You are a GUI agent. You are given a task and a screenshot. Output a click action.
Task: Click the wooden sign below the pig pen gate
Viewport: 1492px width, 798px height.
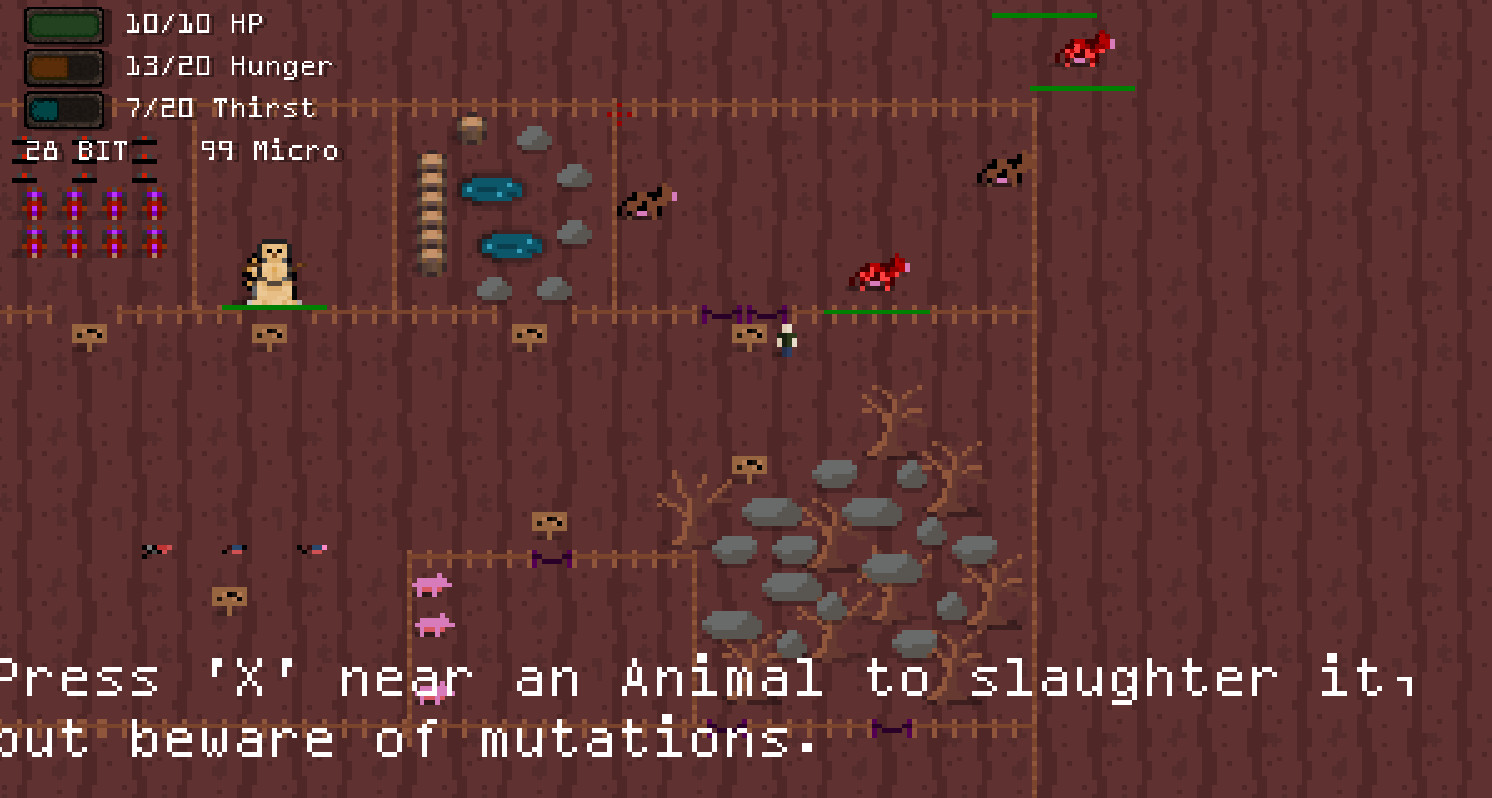coord(548,521)
